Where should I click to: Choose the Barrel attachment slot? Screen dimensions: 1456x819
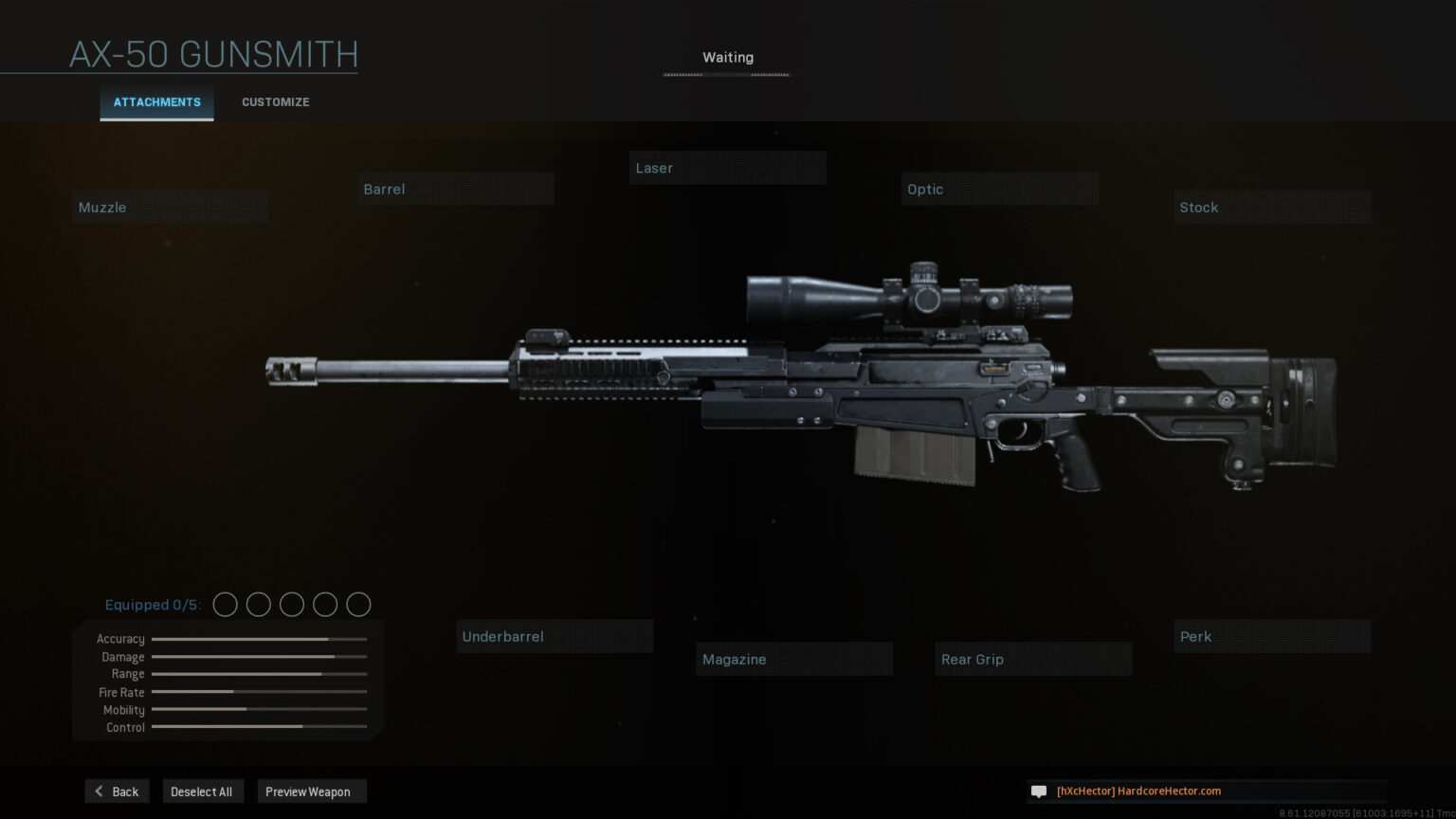pos(456,190)
